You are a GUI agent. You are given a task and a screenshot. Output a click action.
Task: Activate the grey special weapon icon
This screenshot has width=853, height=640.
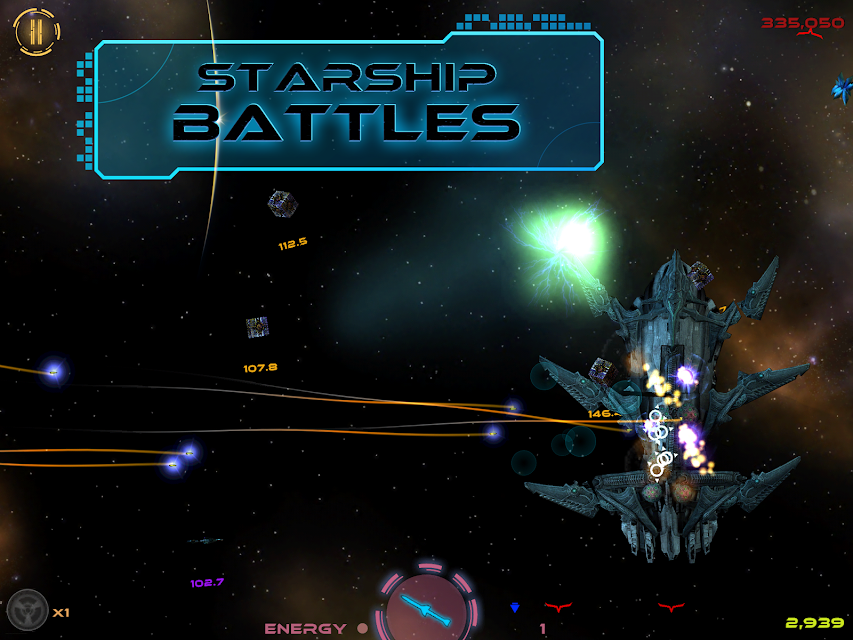(27, 610)
